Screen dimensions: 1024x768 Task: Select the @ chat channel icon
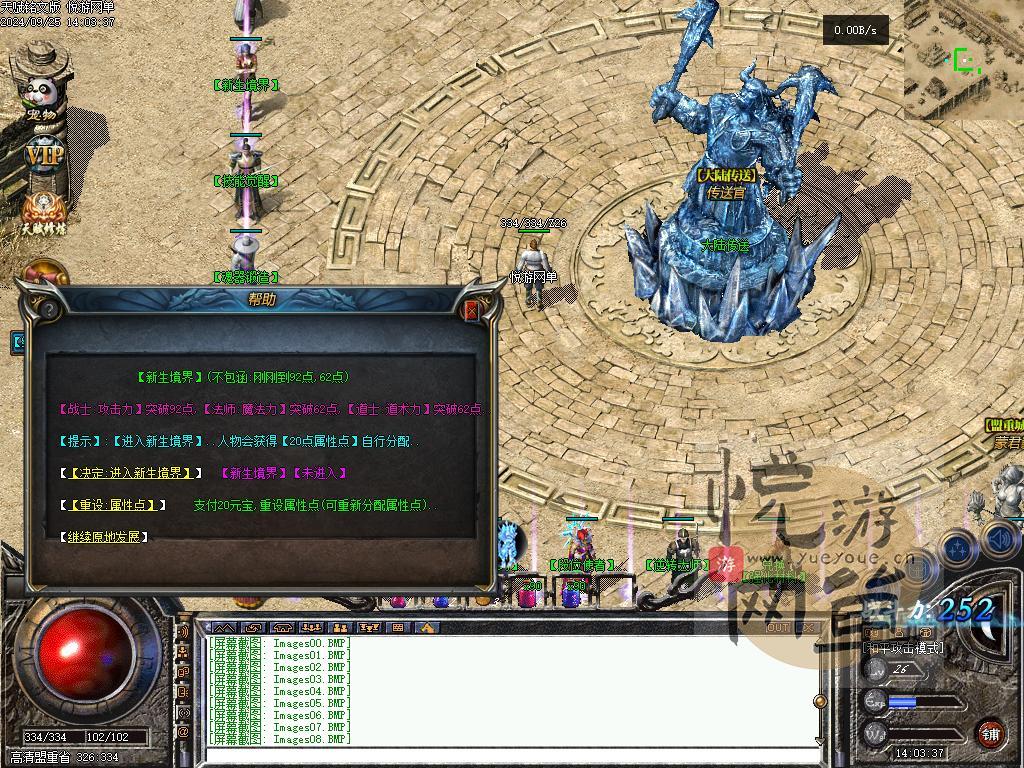(183, 732)
